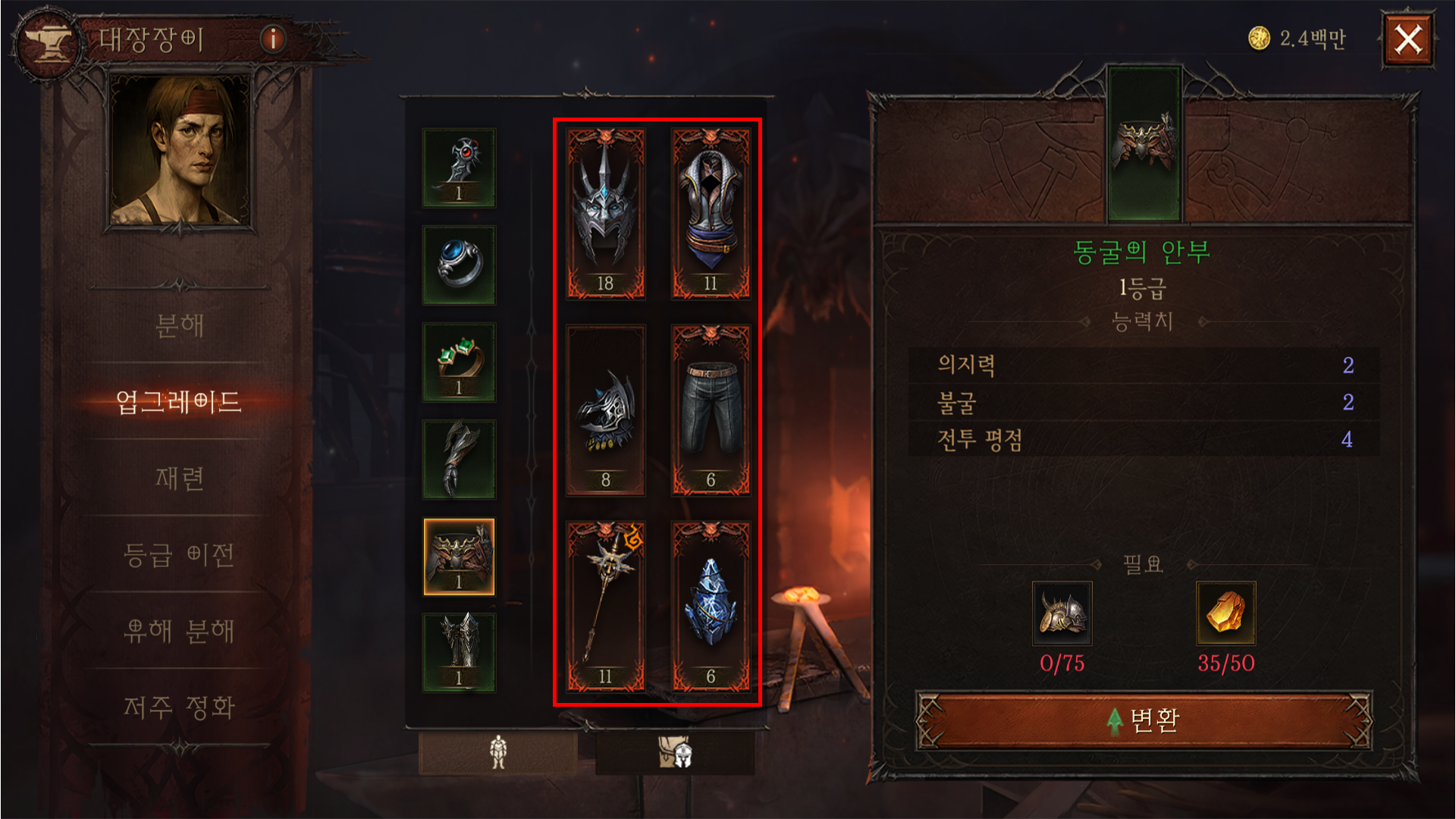
Task: Choose the 재련 menu option
Action: pyautogui.click(x=179, y=479)
